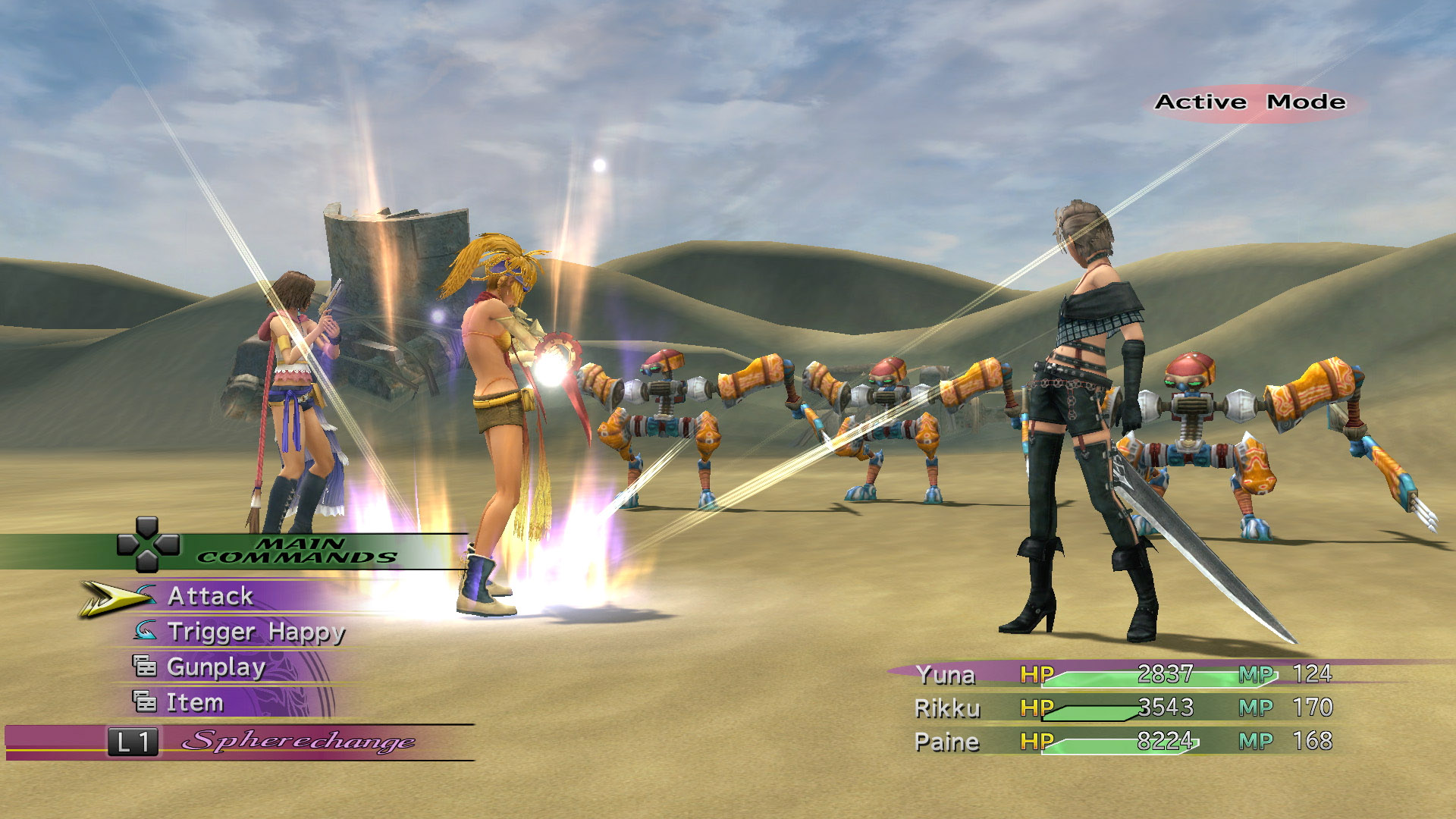Choose the Trigger Happy command

pos(258,632)
